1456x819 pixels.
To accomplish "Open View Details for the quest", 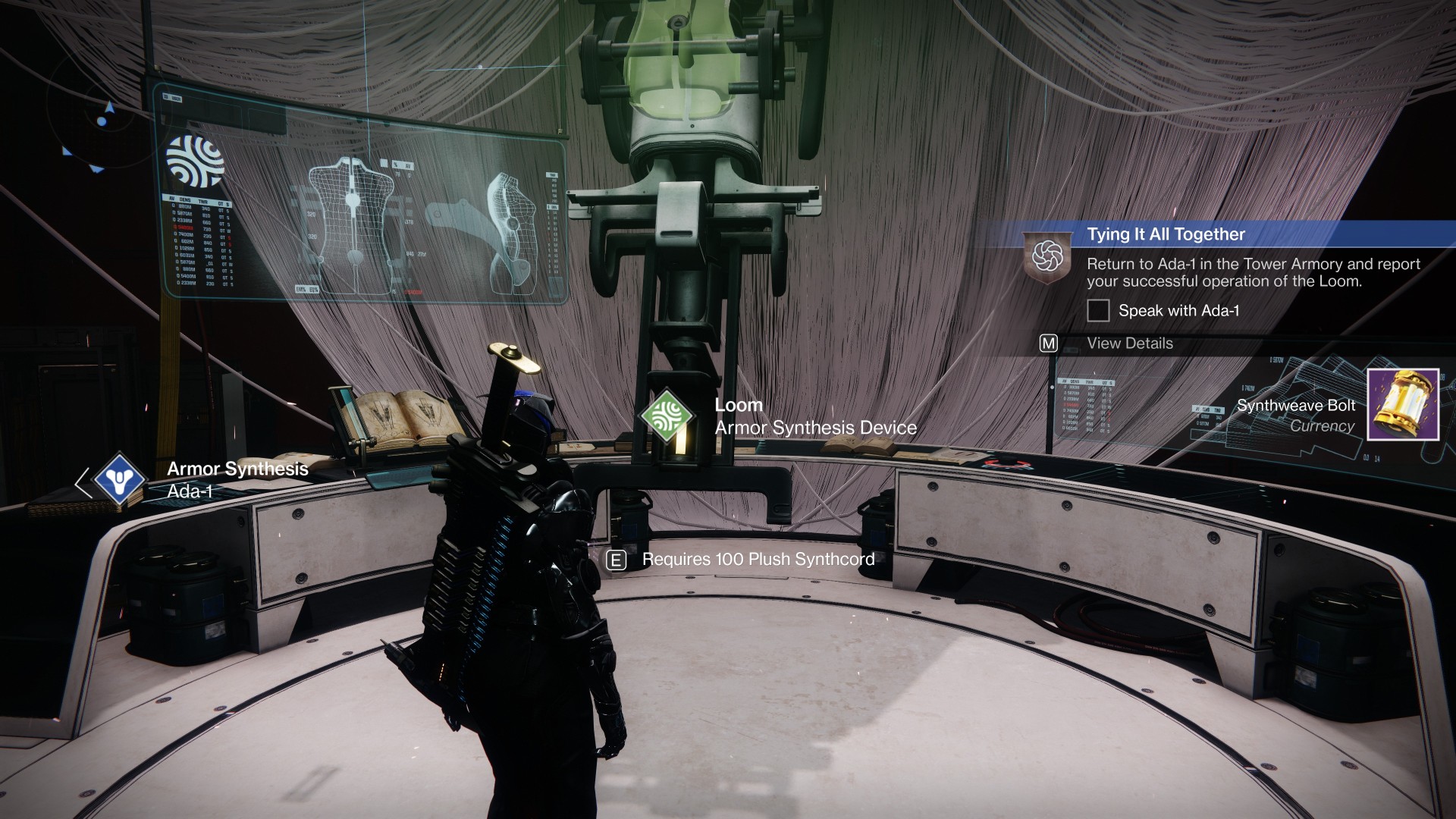I will [1129, 344].
